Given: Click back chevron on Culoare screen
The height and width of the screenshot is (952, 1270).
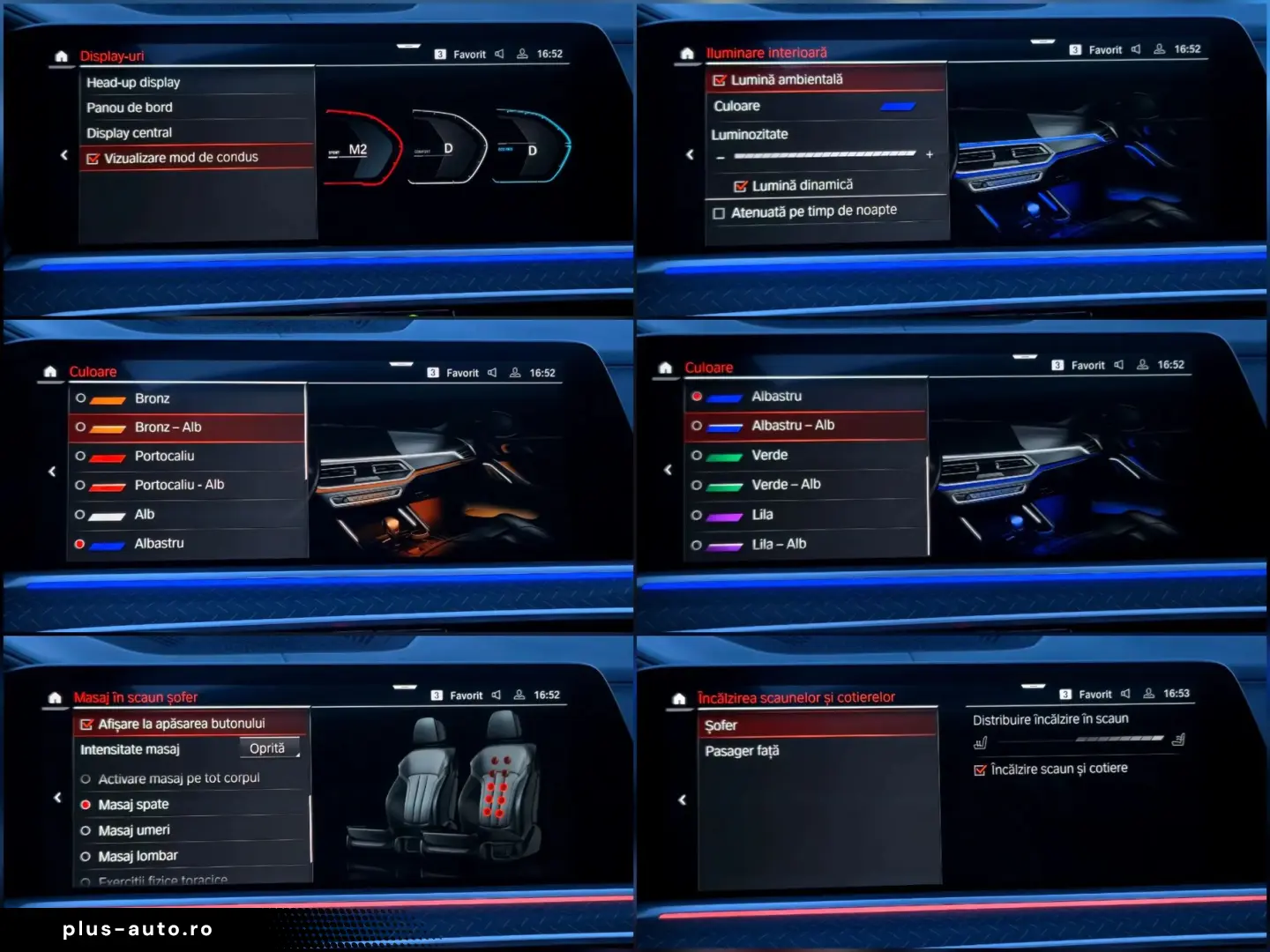Looking at the screenshot, I should tap(51, 471).
